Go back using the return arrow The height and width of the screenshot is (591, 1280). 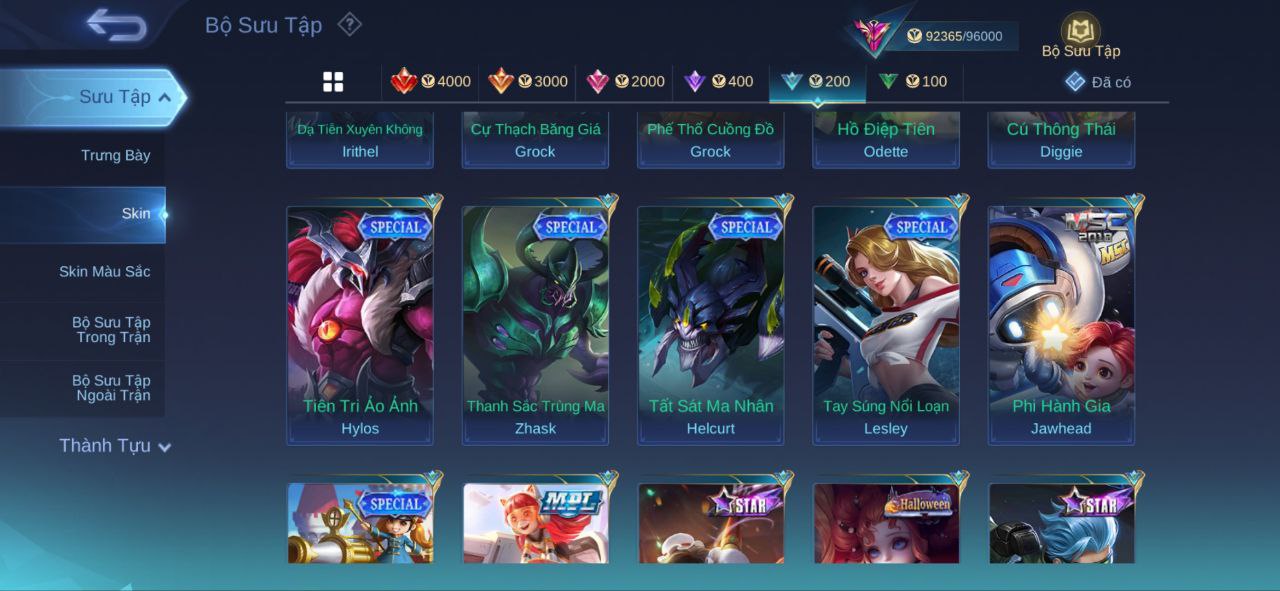[116, 25]
